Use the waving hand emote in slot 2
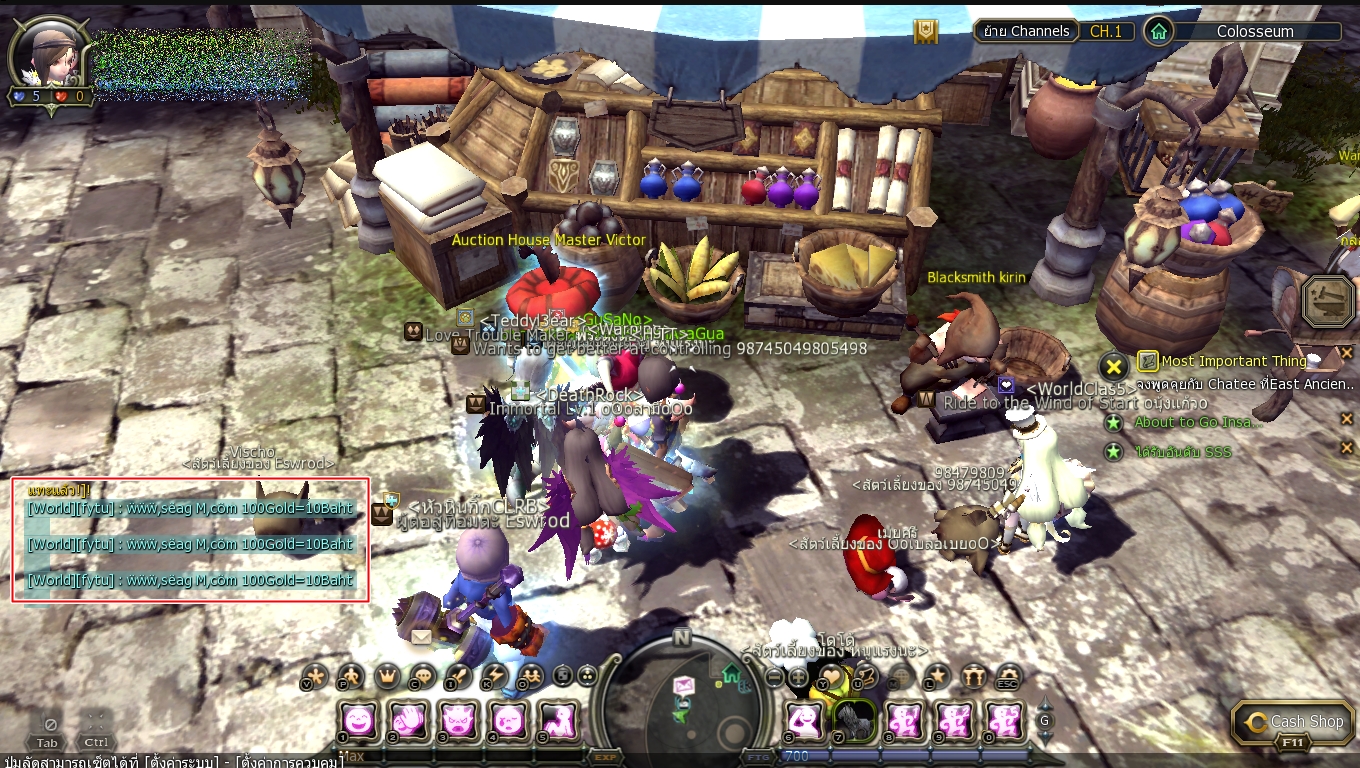Image resolution: width=1360 pixels, height=768 pixels. (x=409, y=719)
